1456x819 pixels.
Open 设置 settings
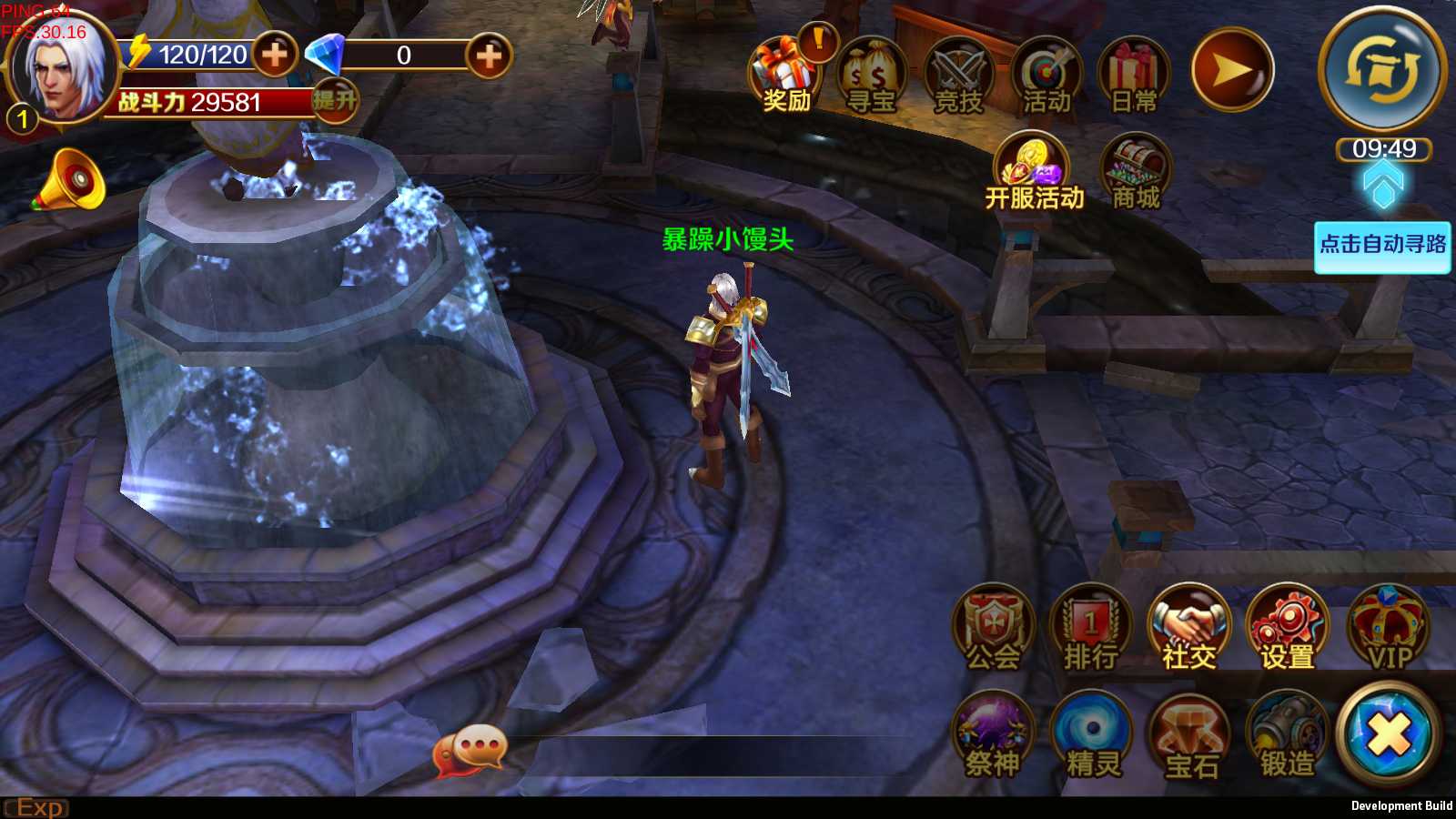click(1288, 630)
